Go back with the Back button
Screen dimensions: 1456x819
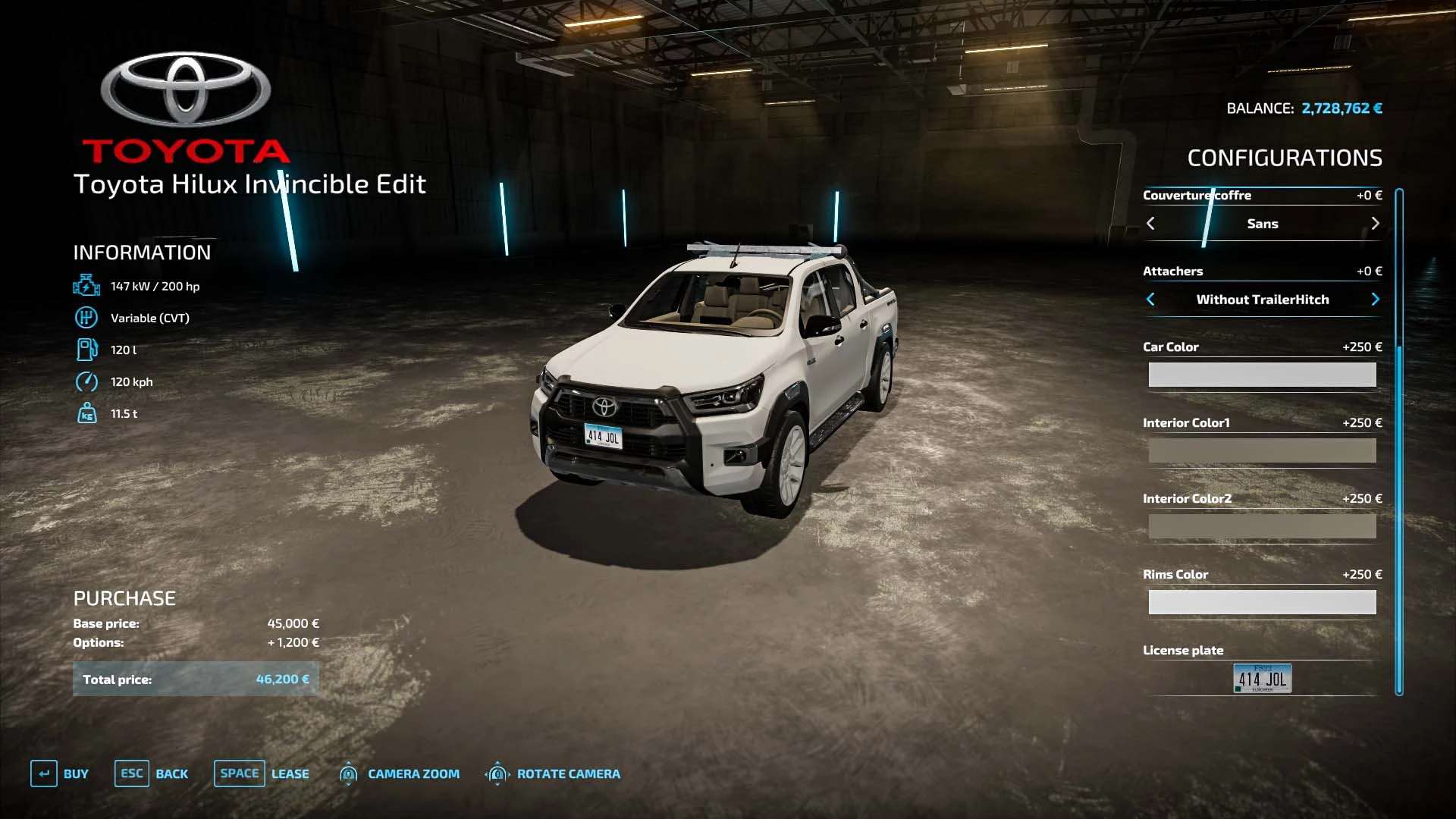[x=152, y=773]
